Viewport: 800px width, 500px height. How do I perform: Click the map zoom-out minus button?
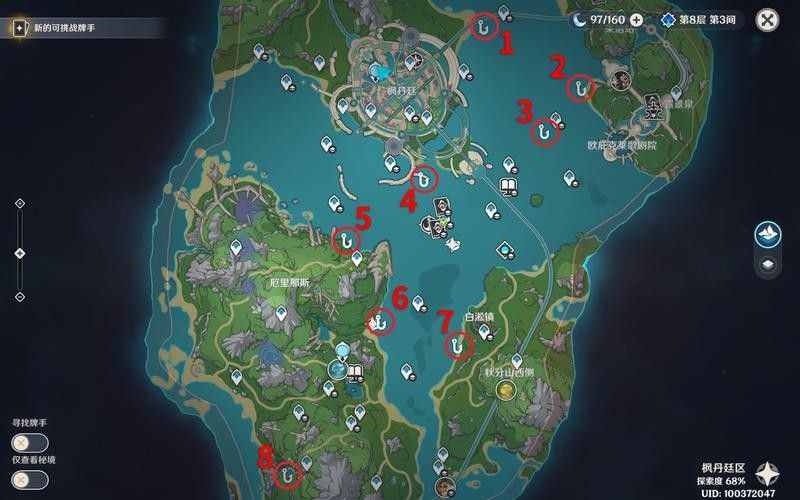tap(20, 297)
